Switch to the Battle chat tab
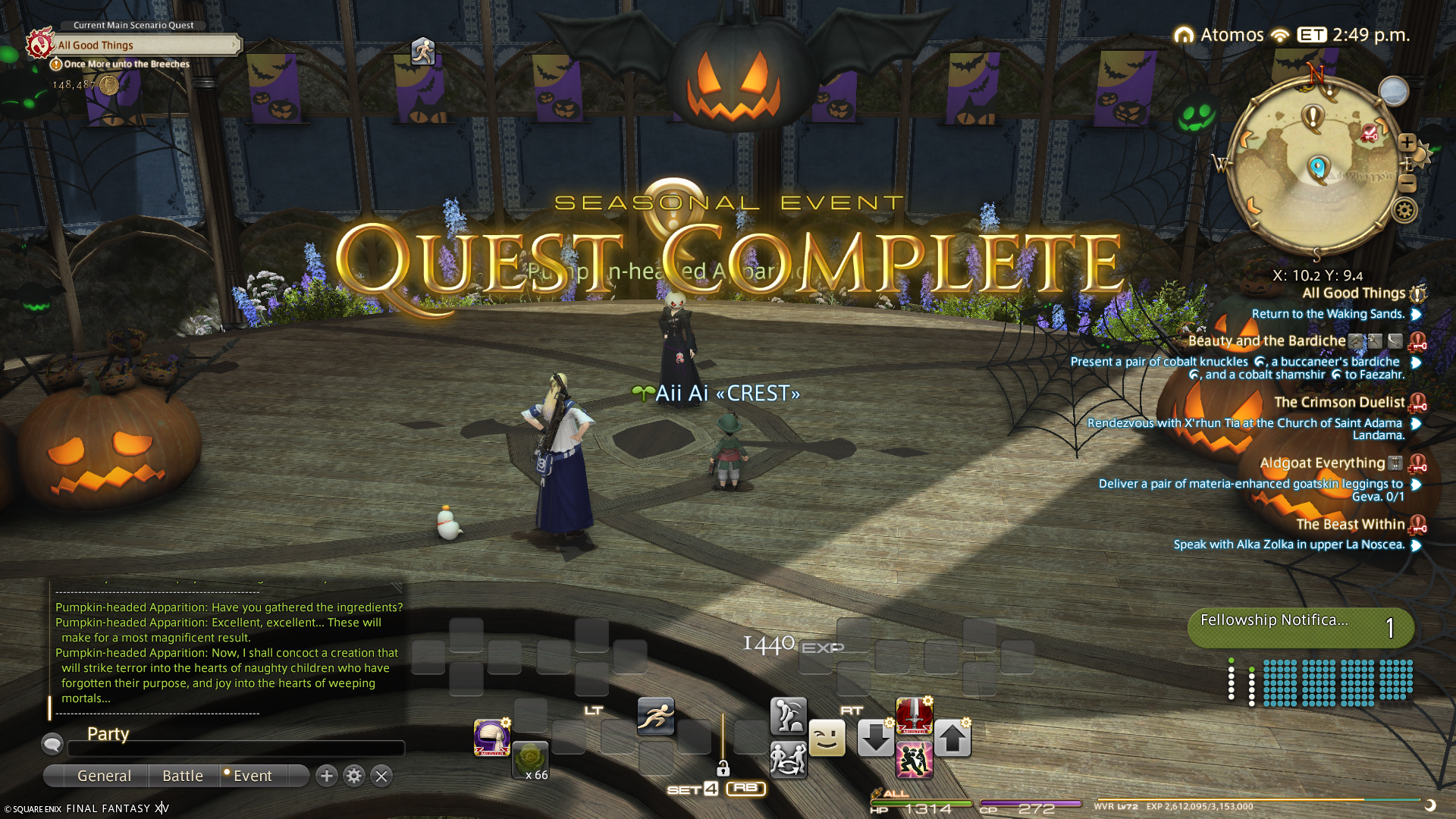 (x=183, y=776)
